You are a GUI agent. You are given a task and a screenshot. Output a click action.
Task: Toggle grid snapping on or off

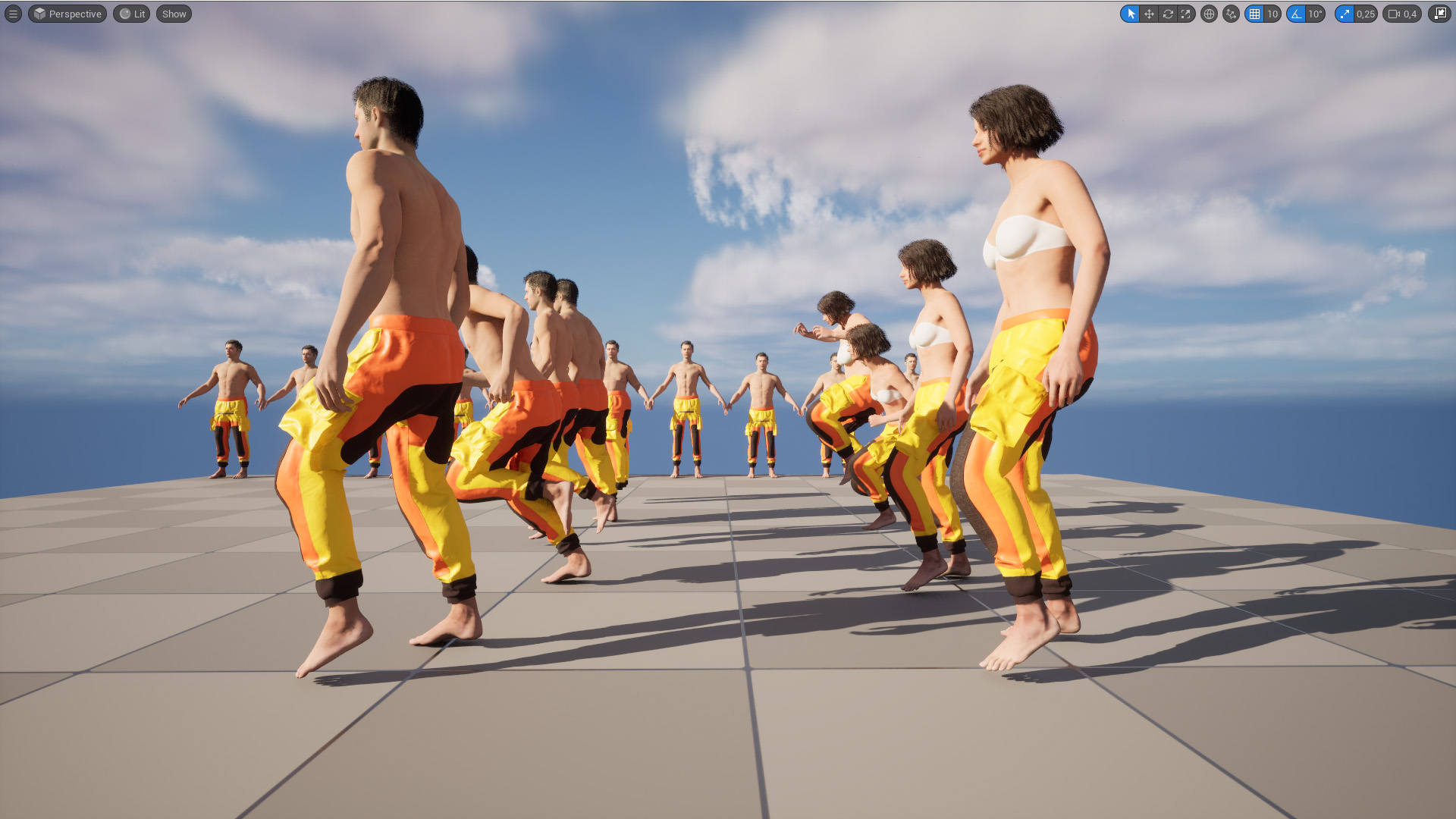tap(1254, 14)
